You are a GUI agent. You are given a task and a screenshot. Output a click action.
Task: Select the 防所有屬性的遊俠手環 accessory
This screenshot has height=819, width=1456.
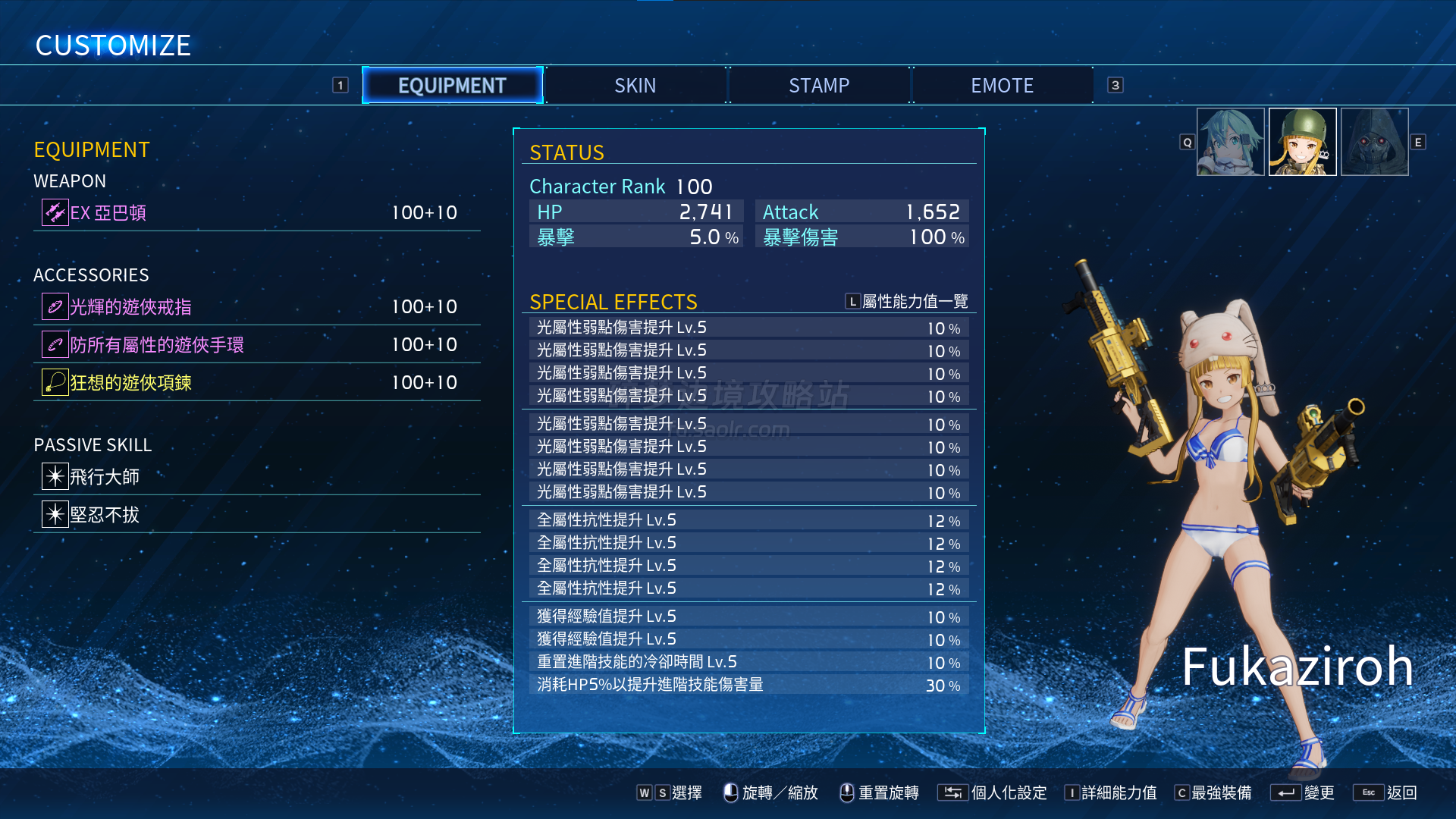[256, 344]
